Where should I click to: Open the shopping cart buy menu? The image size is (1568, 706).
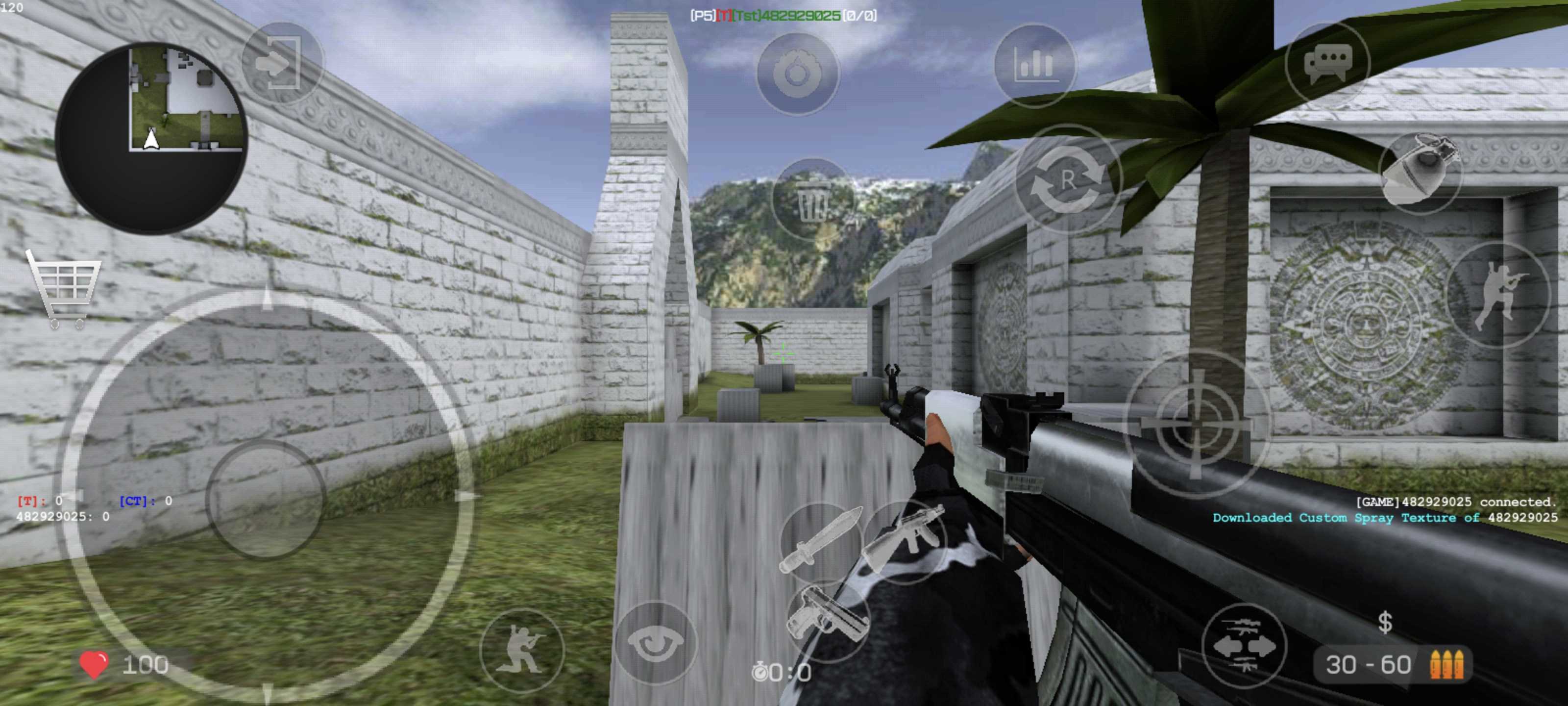click(x=64, y=287)
